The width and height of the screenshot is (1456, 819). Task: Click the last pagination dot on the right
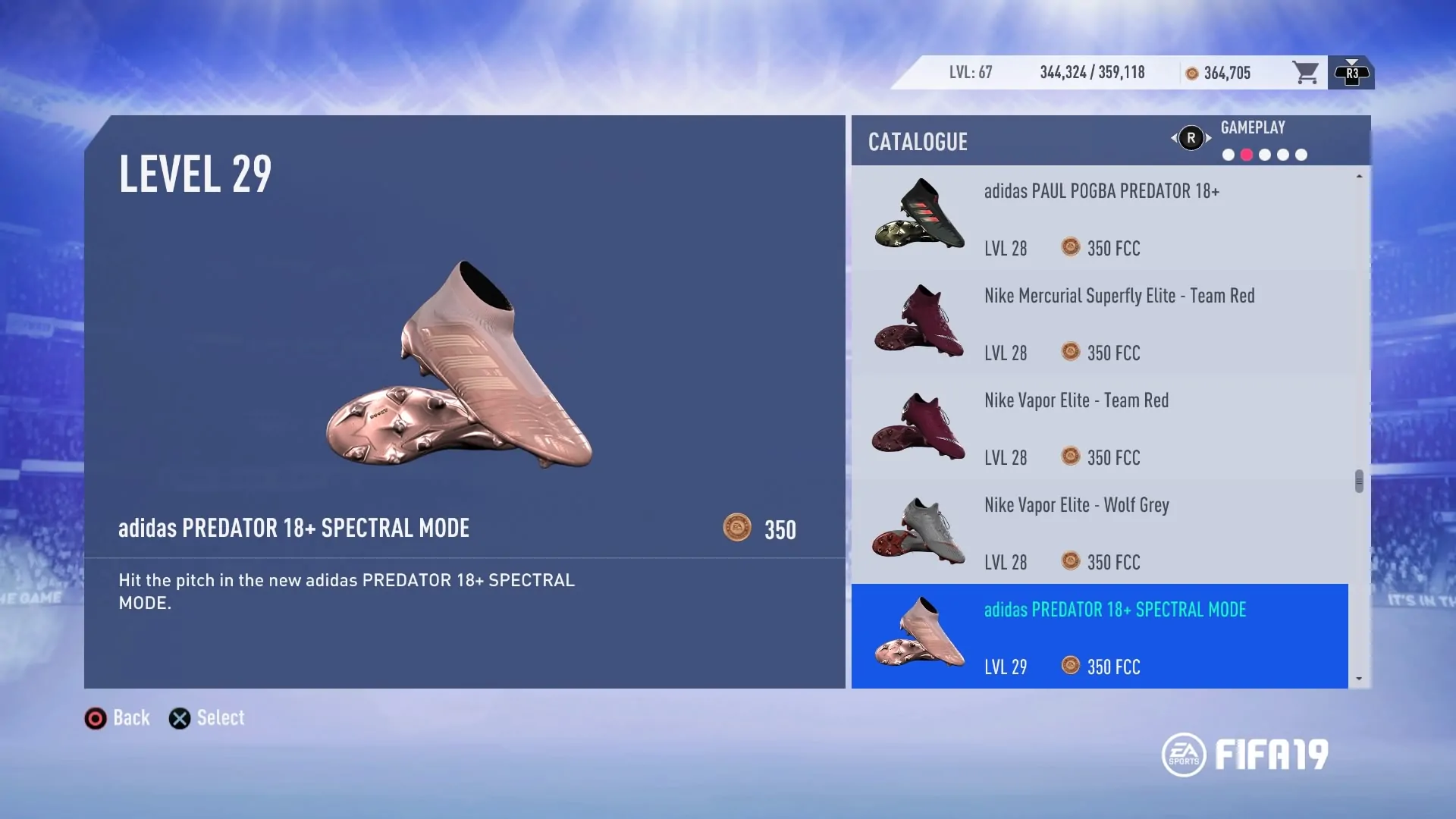tap(1302, 155)
